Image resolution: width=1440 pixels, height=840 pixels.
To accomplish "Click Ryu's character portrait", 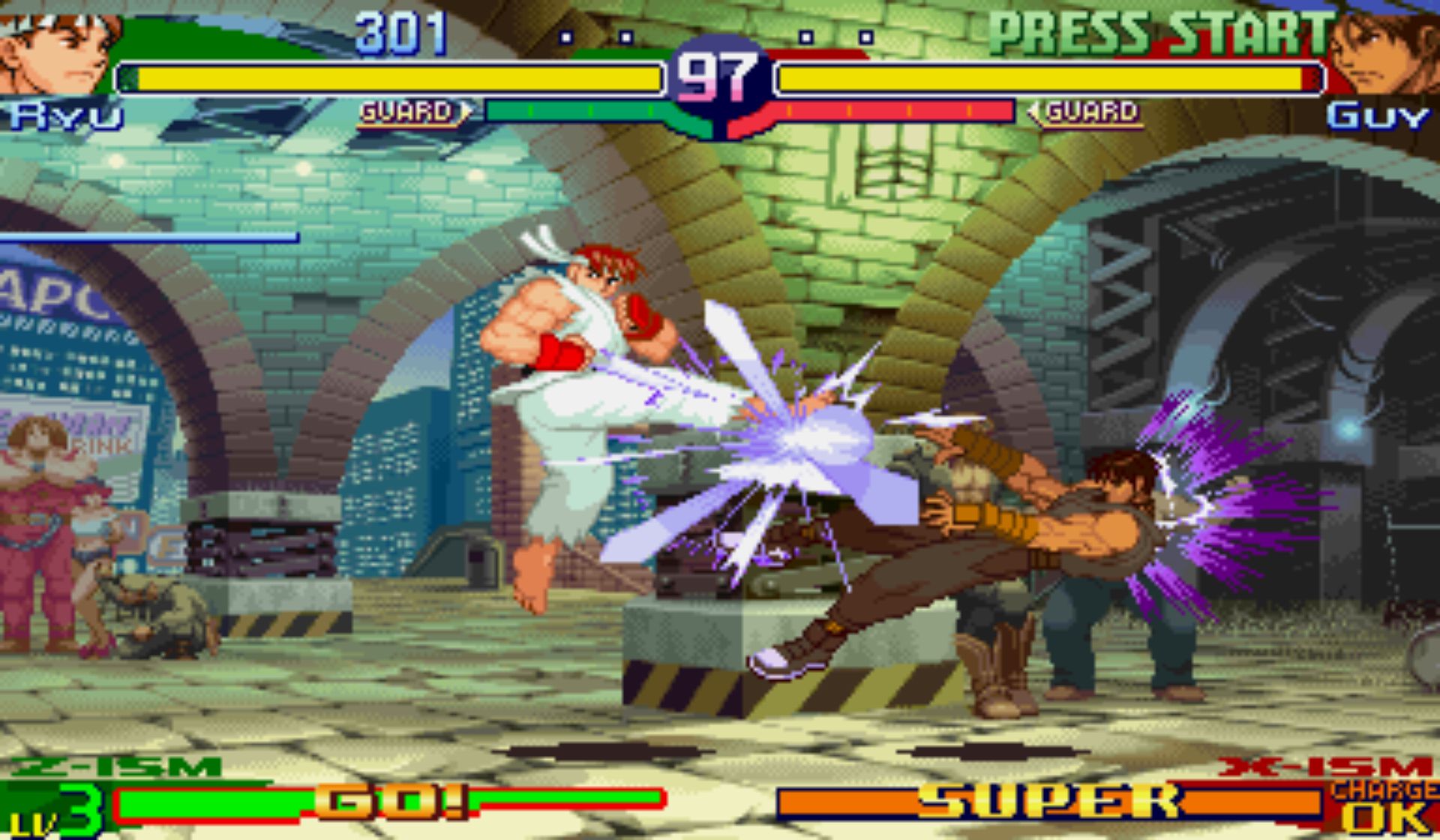I will coord(56,49).
